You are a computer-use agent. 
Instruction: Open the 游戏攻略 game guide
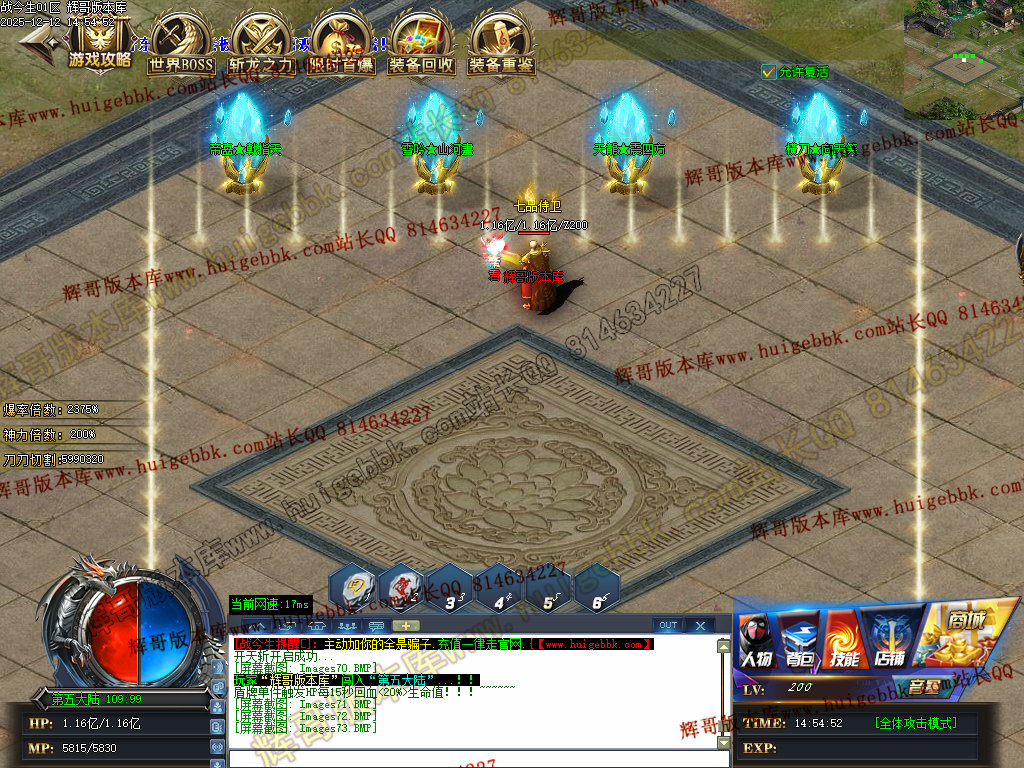pos(99,42)
